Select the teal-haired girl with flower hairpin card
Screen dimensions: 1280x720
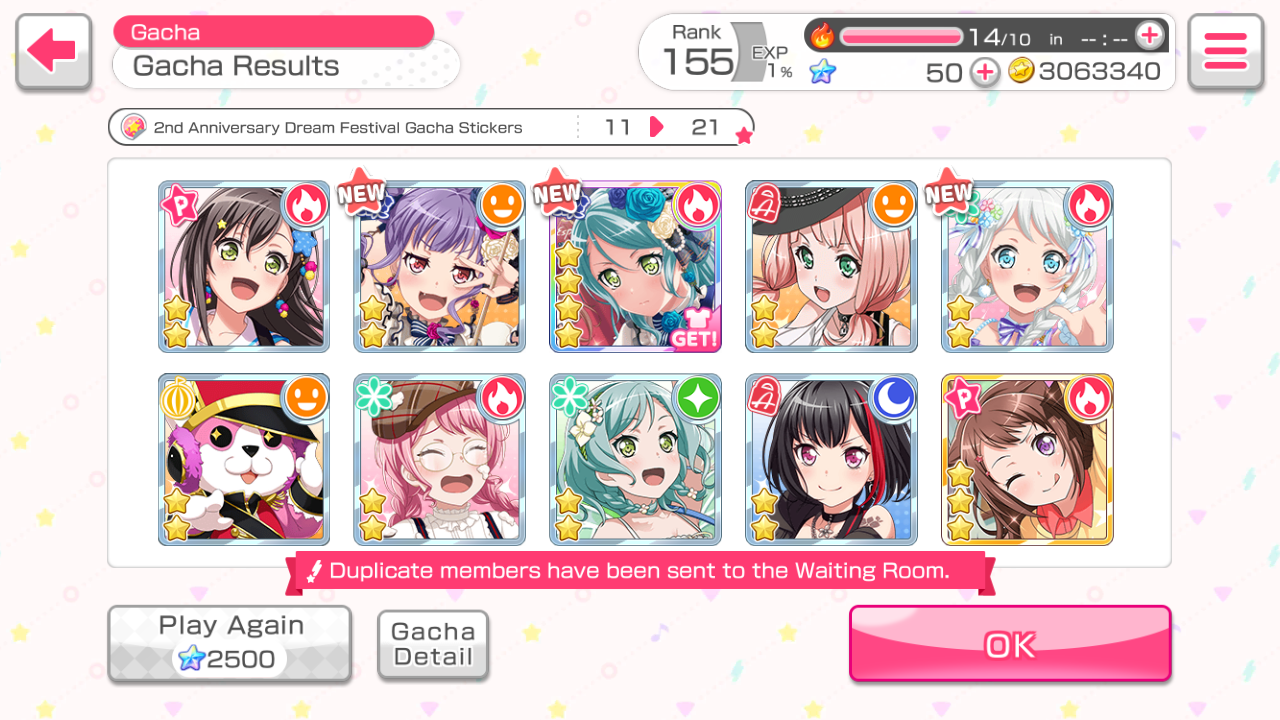coord(635,460)
